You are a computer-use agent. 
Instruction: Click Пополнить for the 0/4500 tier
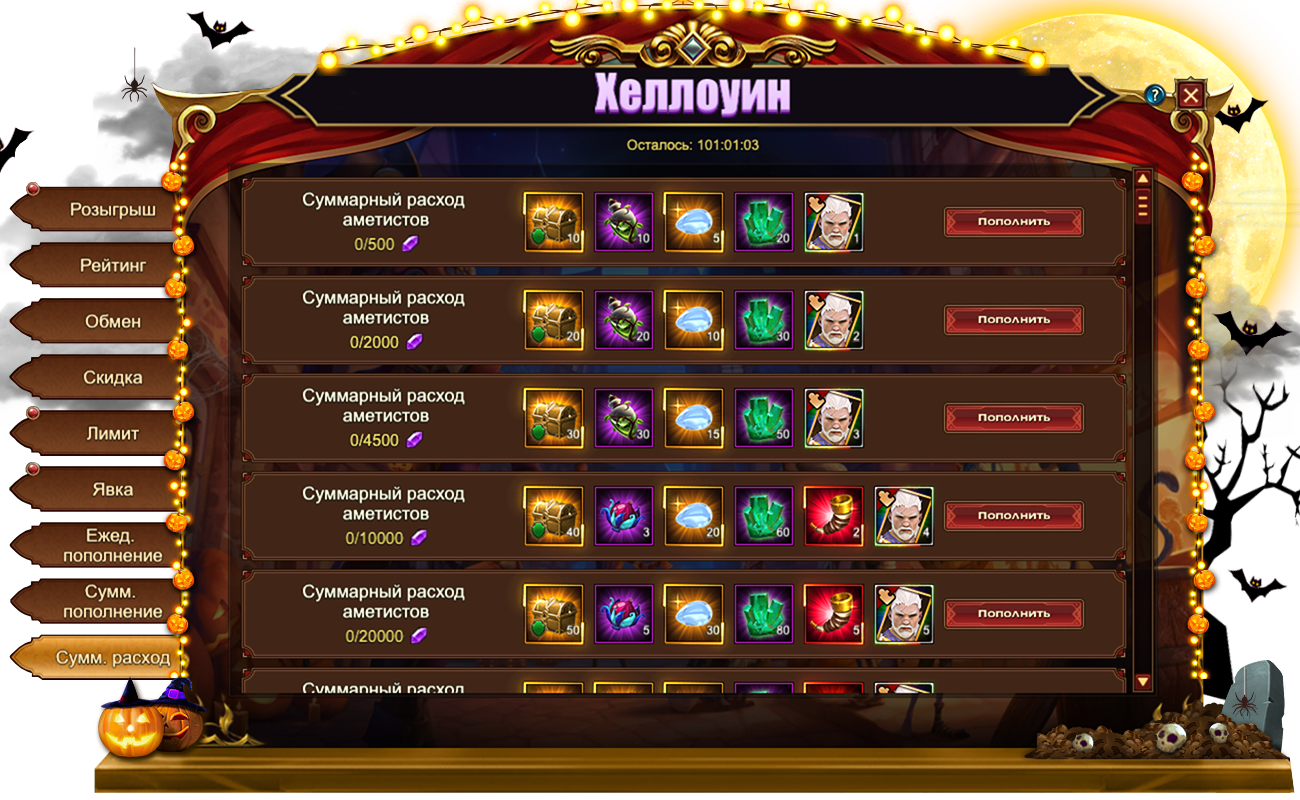pyautogui.click(x=1013, y=418)
